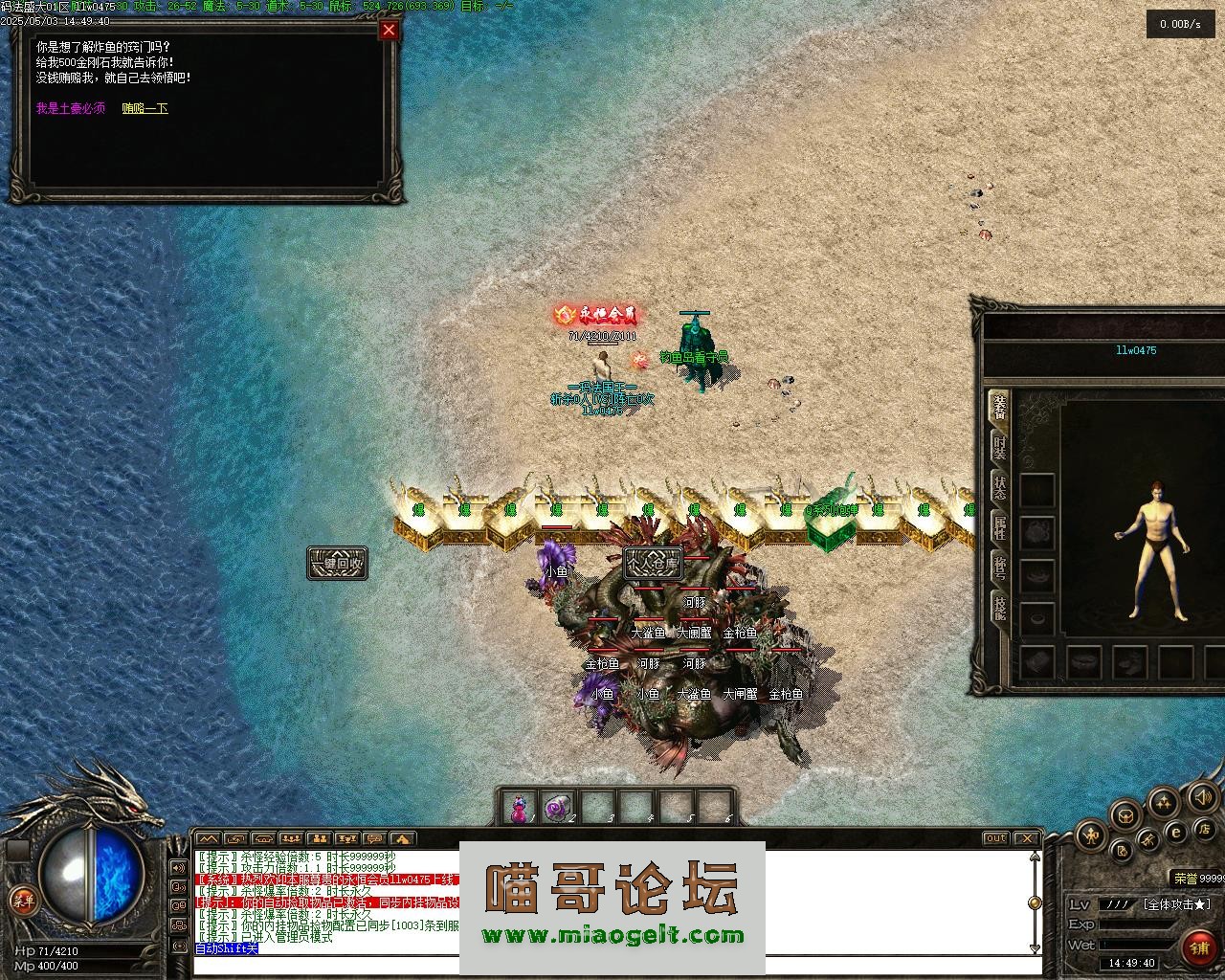Select the yellow 贿赂一下 bribe option

pos(145,109)
